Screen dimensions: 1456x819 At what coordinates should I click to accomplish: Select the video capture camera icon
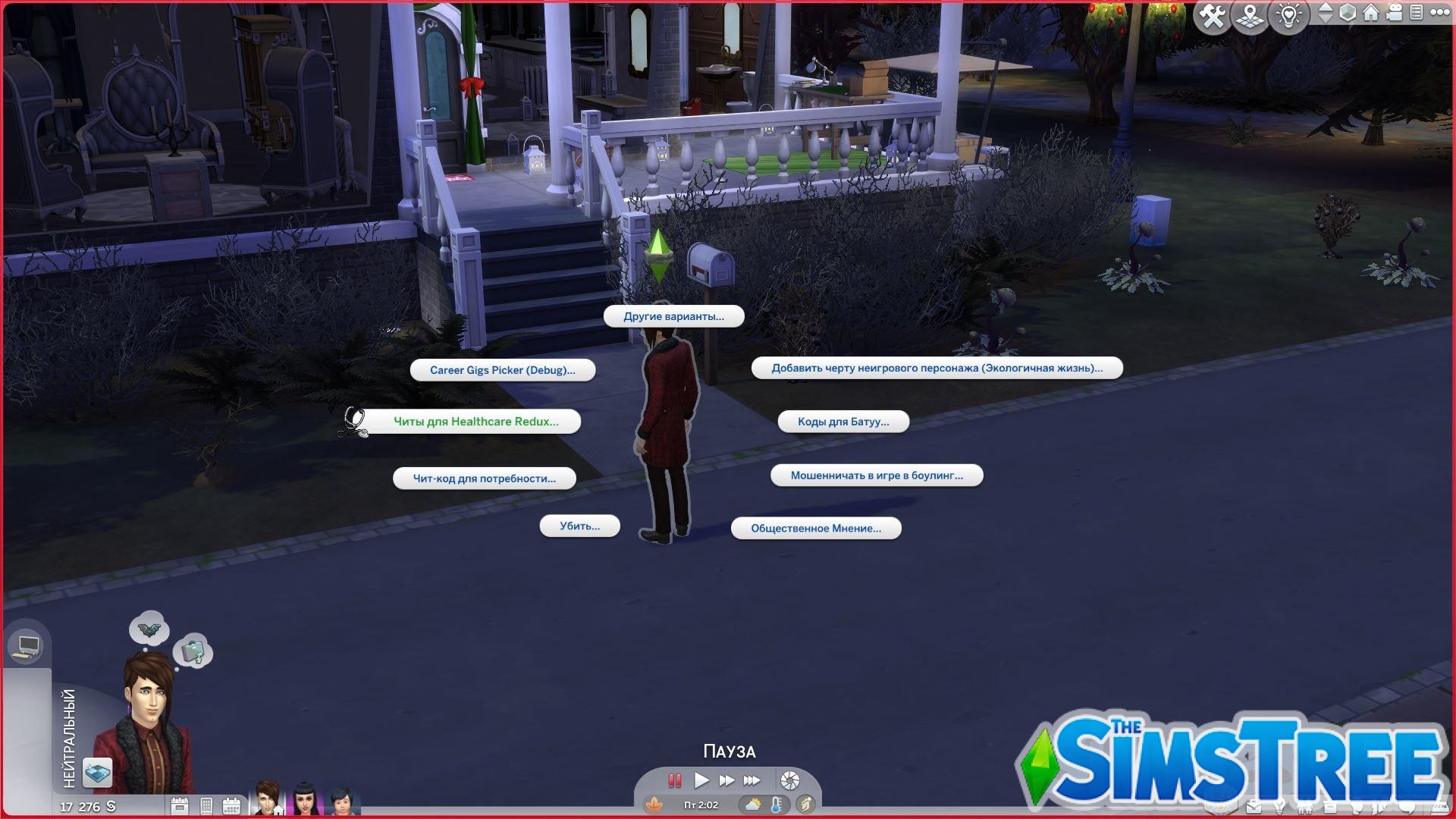1394,14
